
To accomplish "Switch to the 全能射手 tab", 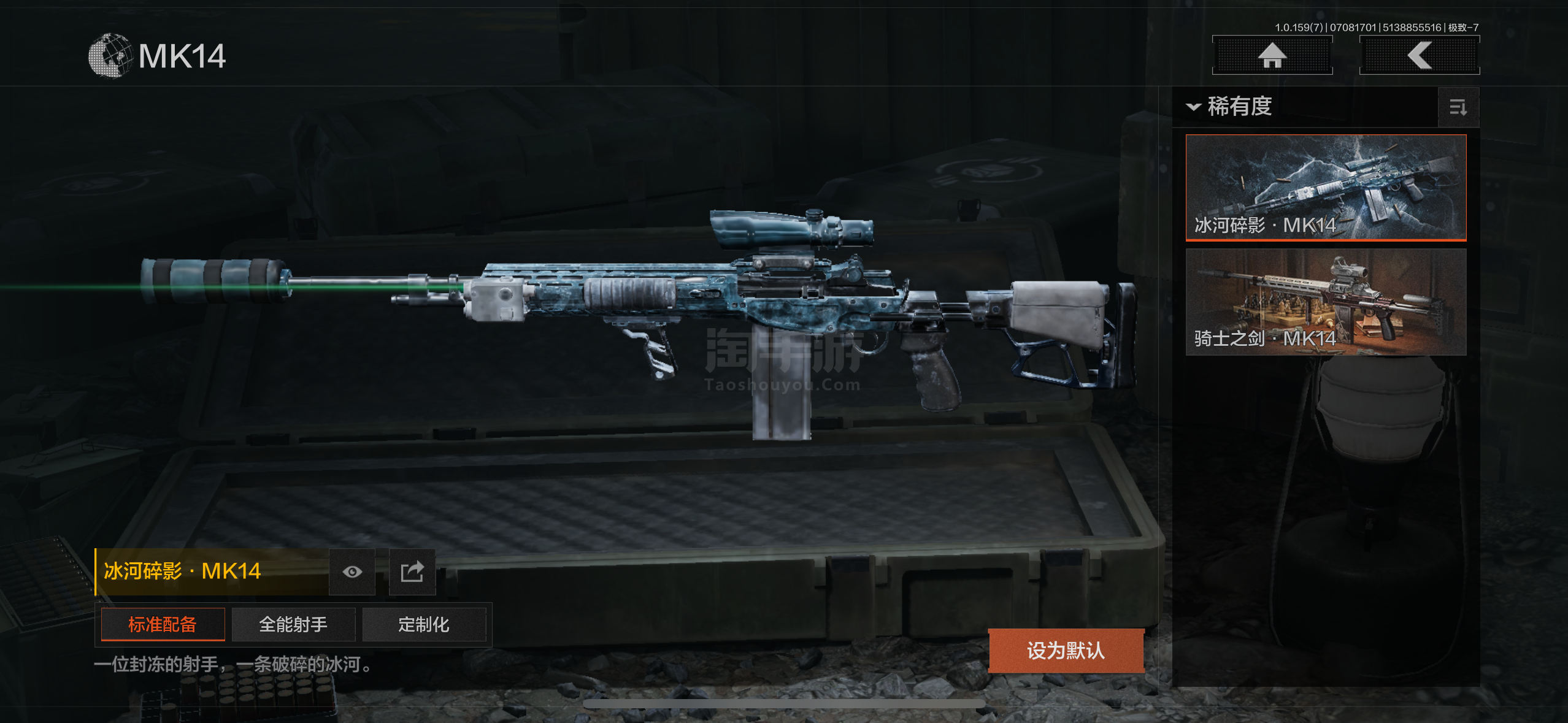I will [x=293, y=624].
